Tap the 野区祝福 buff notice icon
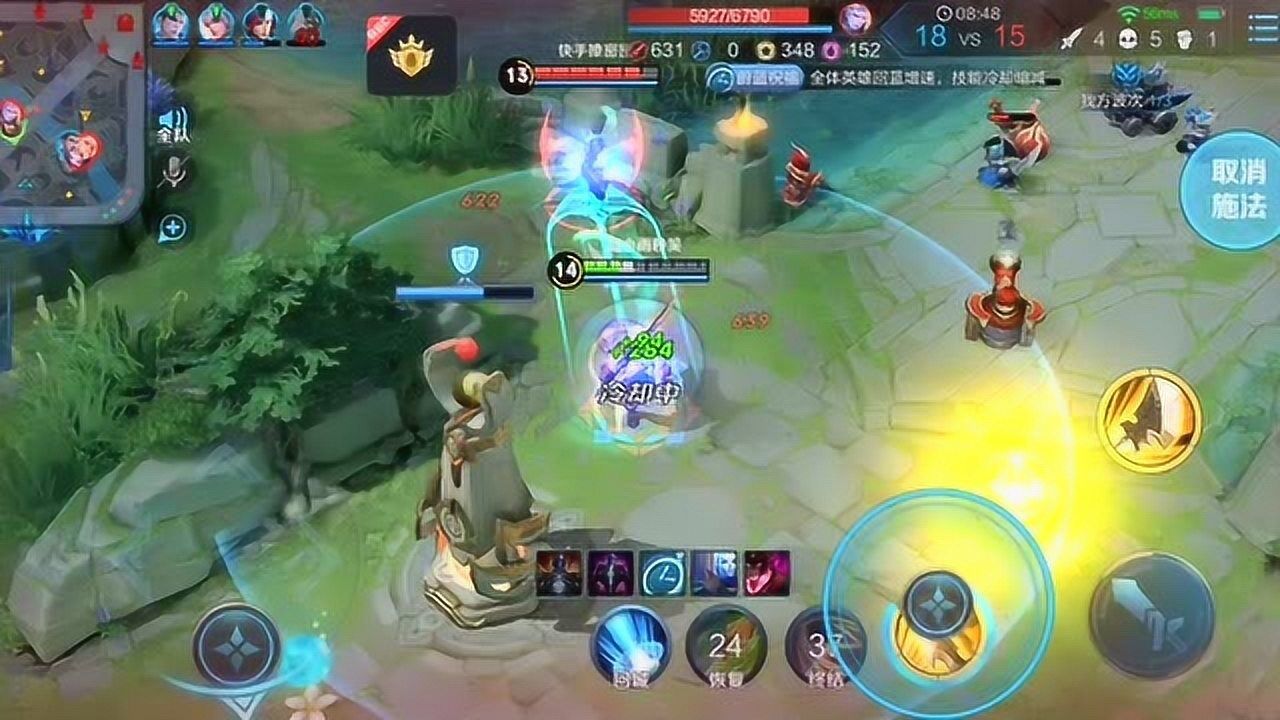Screen dimensions: 1280x720 (x=722, y=77)
